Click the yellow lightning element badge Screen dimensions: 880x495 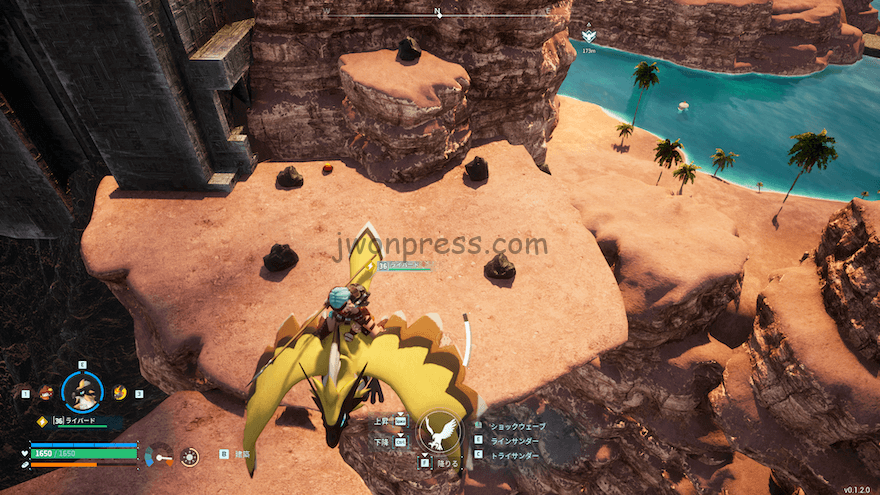(x=42, y=421)
